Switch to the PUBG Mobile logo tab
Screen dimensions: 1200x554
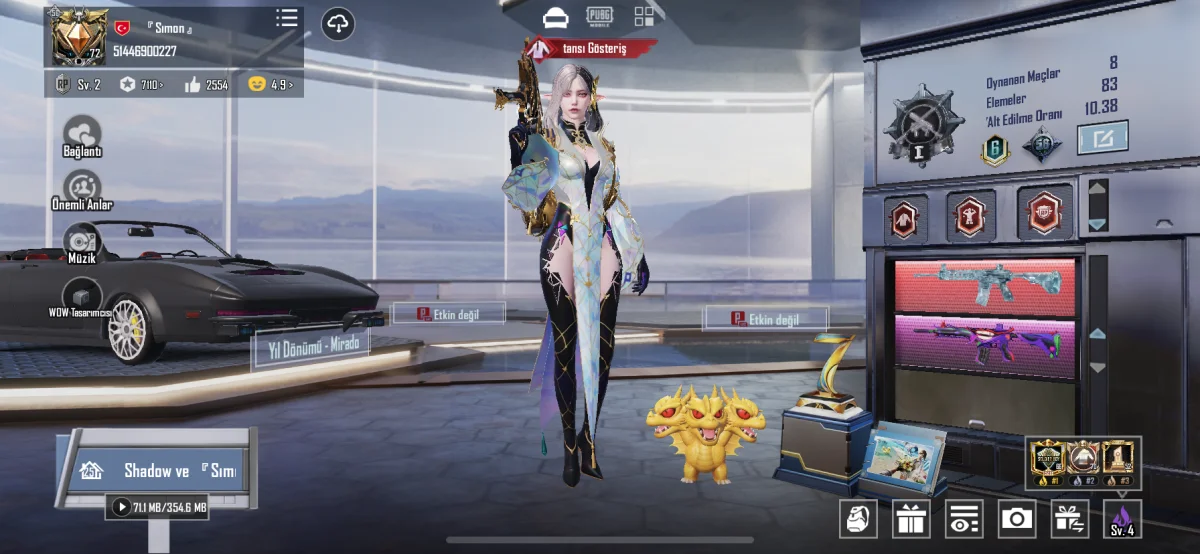tap(599, 14)
